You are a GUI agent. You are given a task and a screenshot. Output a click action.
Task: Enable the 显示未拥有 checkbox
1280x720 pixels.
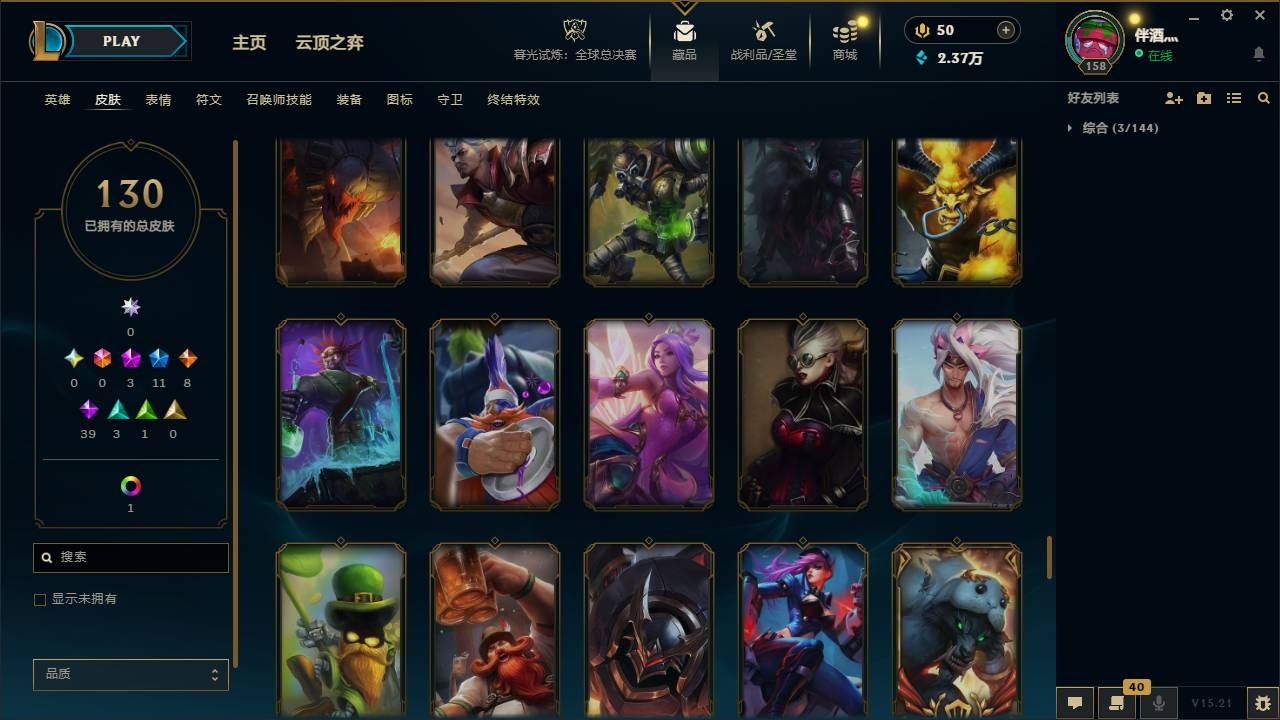[x=40, y=599]
